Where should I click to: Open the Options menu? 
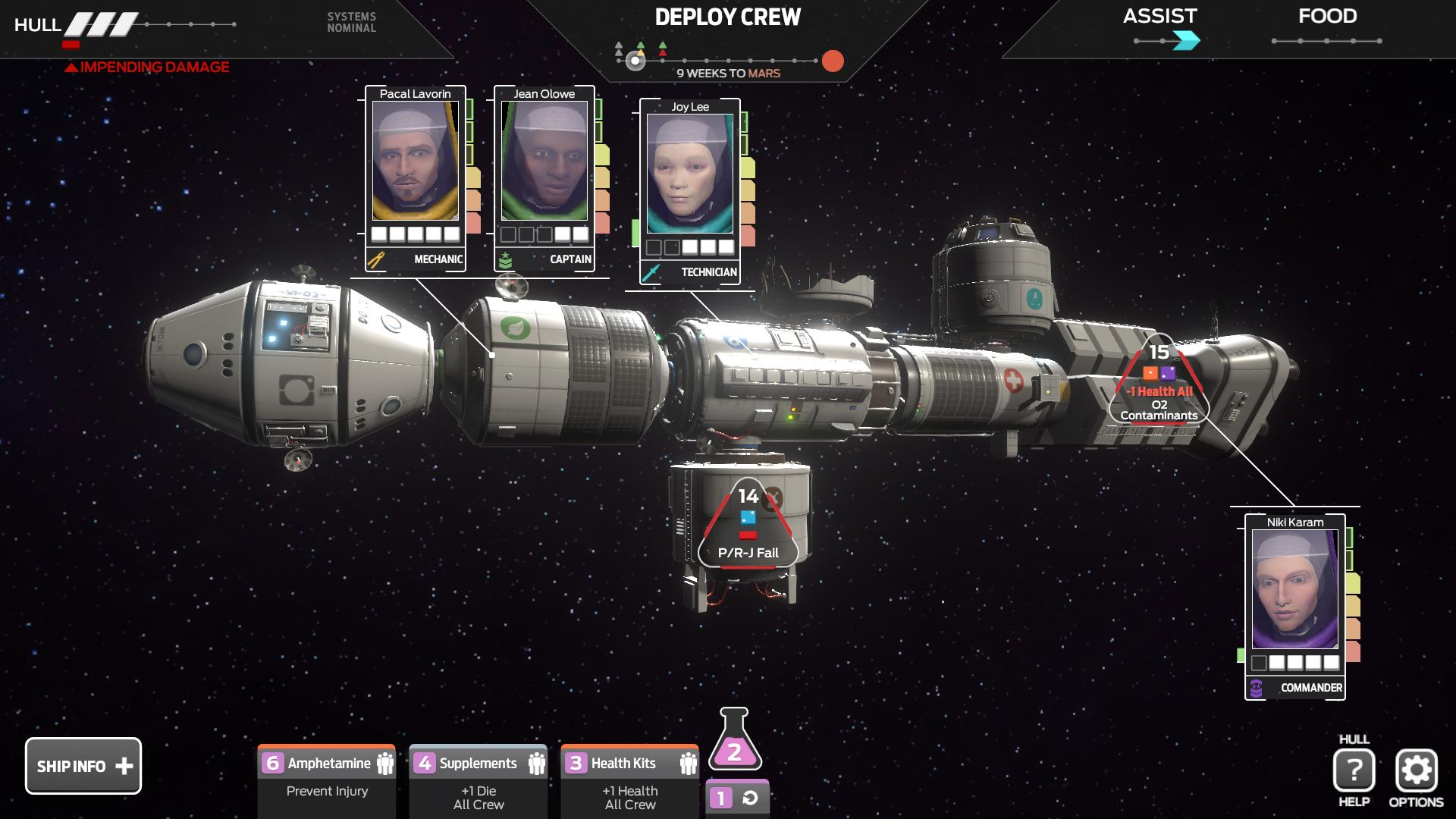[x=1416, y=771]
